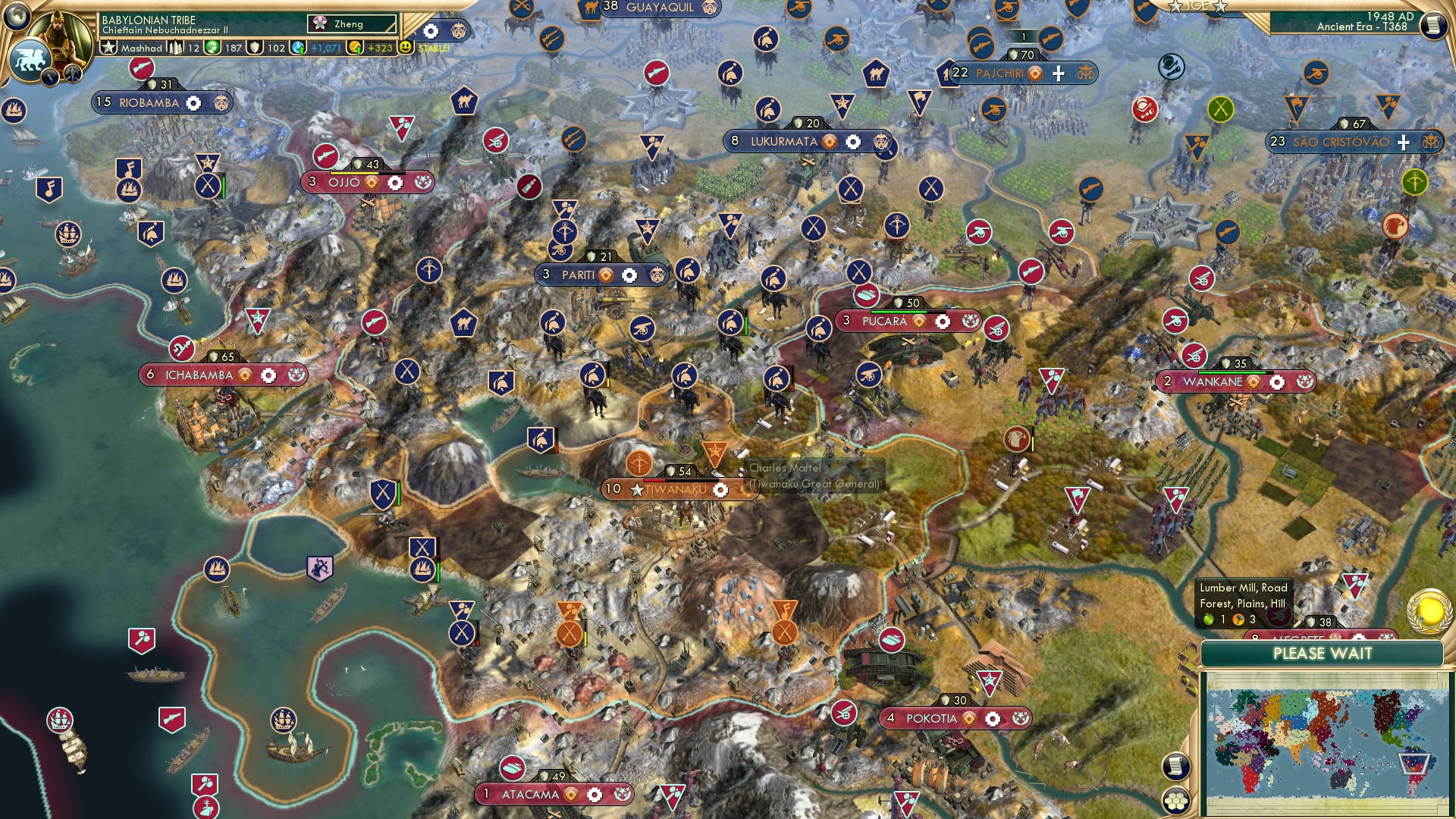
Task: Open the Riobamba city banner
Action: point(149,103)
